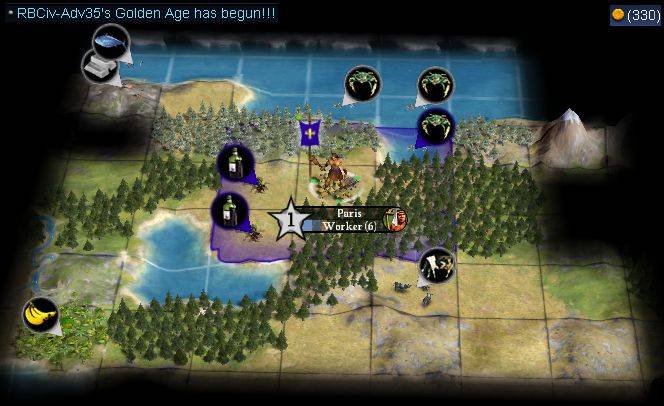The width and height of the screenshot is (664, 406).
Task: Click the Golden Age event message
Action: point(144,13)
